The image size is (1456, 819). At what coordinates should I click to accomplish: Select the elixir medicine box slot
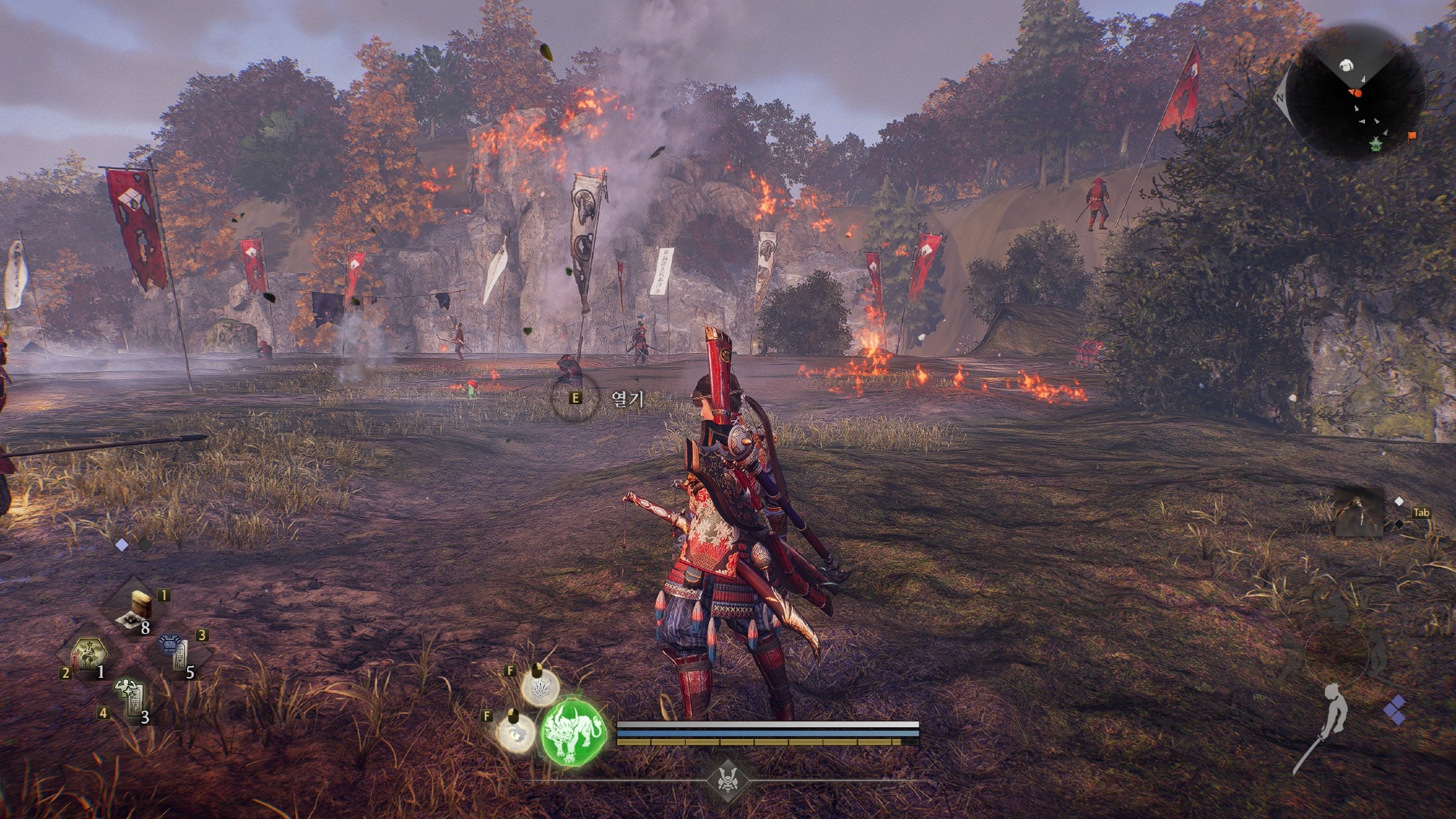tap(138, 609)
